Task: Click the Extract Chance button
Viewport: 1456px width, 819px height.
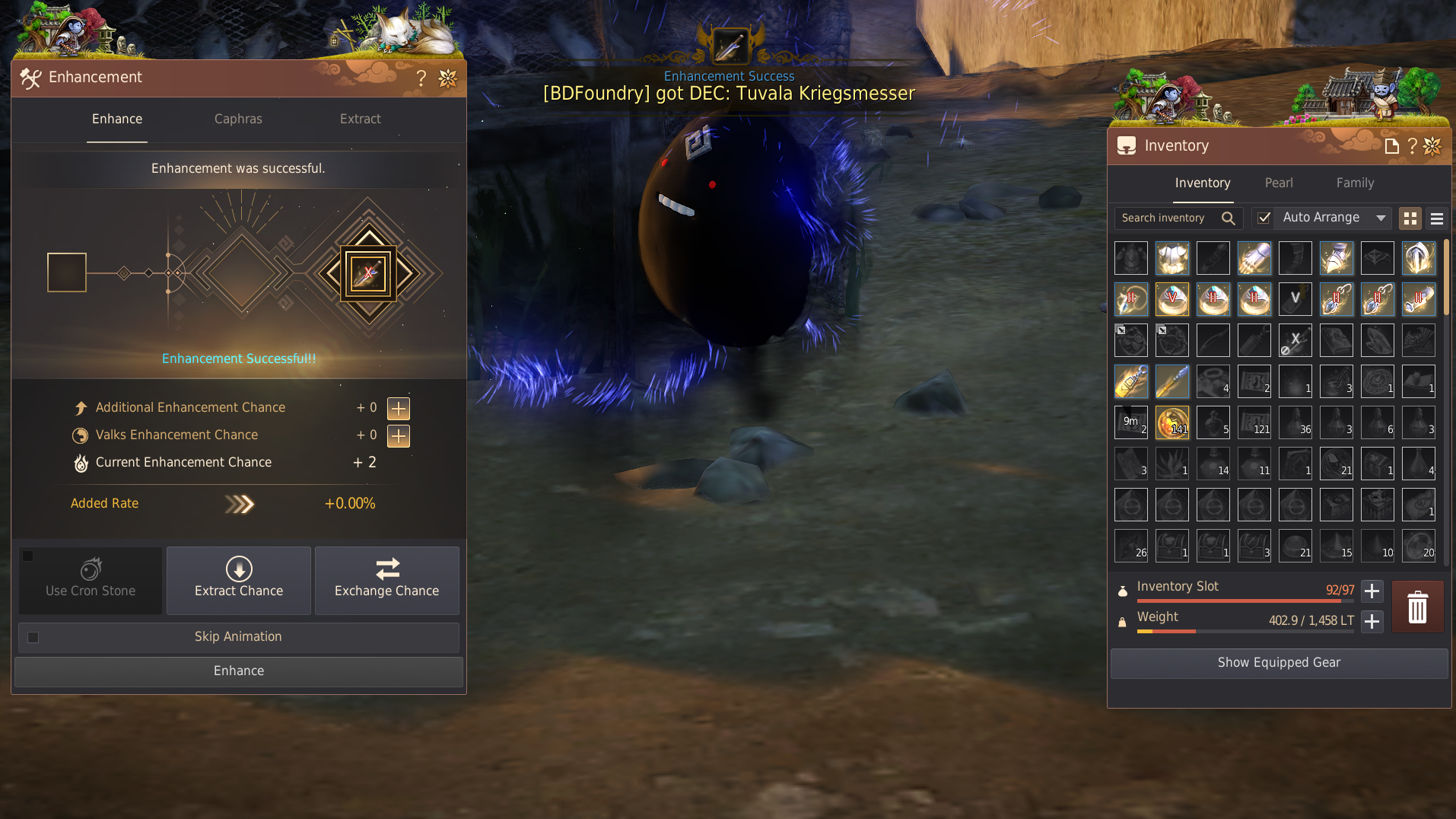Action: [x=239, y=580]
